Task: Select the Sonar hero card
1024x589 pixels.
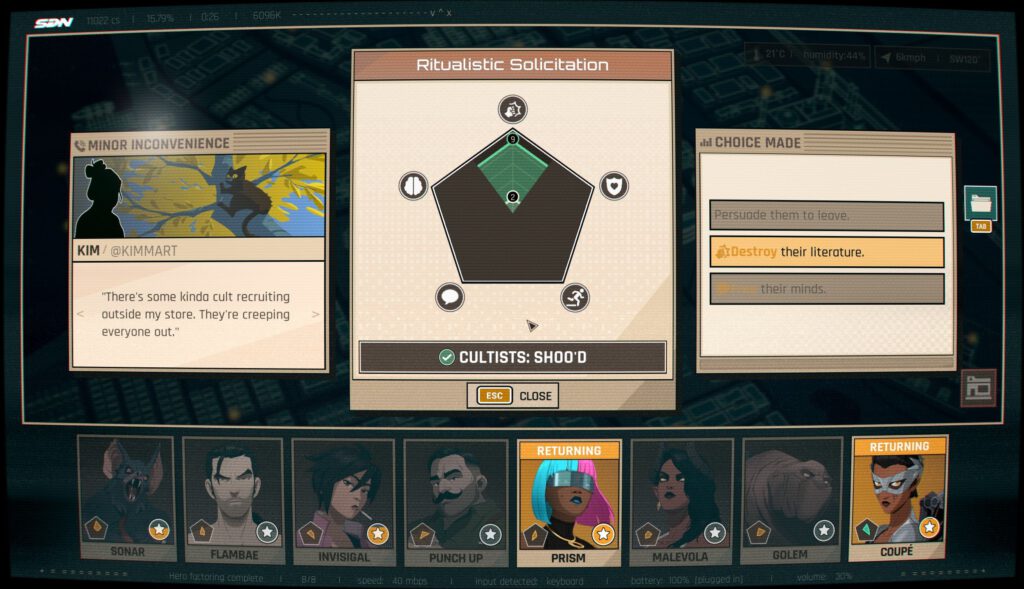Action: coord(126,497)
